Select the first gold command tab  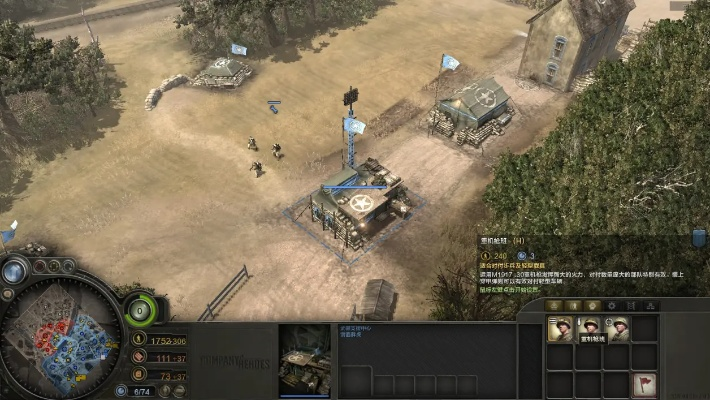click(555, 305)
